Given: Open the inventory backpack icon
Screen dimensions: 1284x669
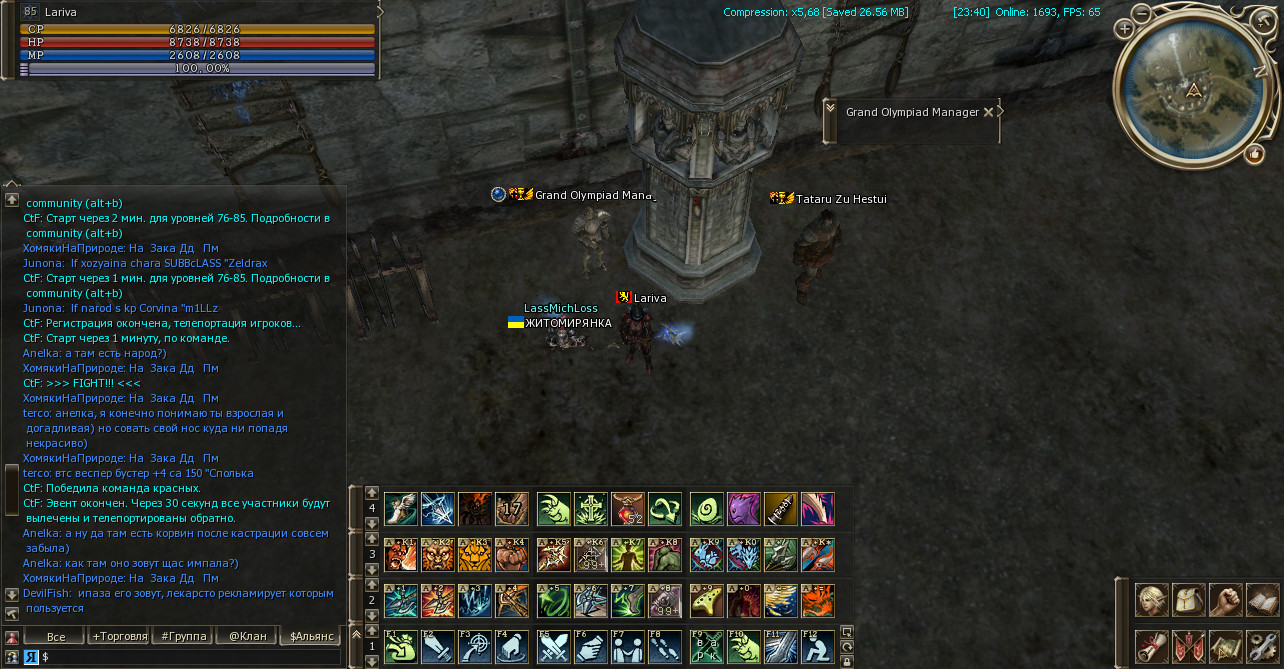Looking at the screenshot, I should [1189, 600].
